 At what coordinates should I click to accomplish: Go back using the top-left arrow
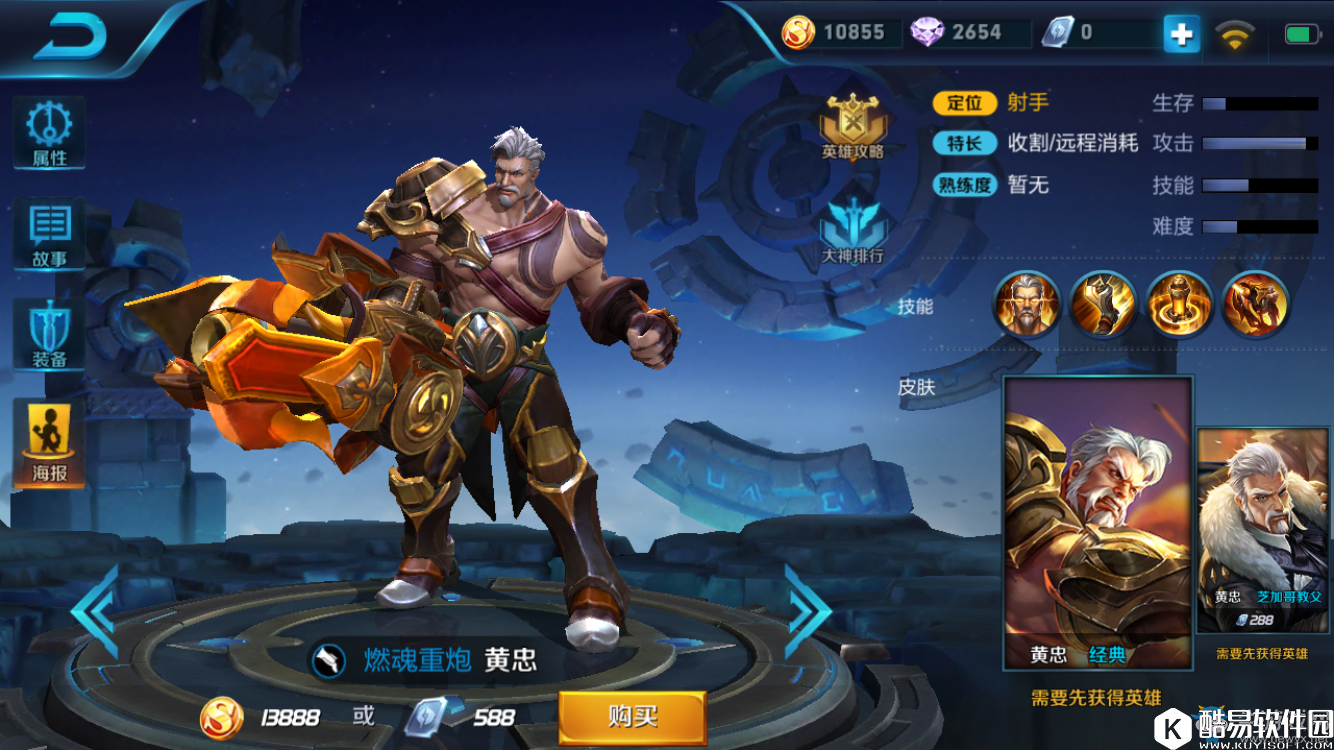pyautogui.click(x=70, y=37)
